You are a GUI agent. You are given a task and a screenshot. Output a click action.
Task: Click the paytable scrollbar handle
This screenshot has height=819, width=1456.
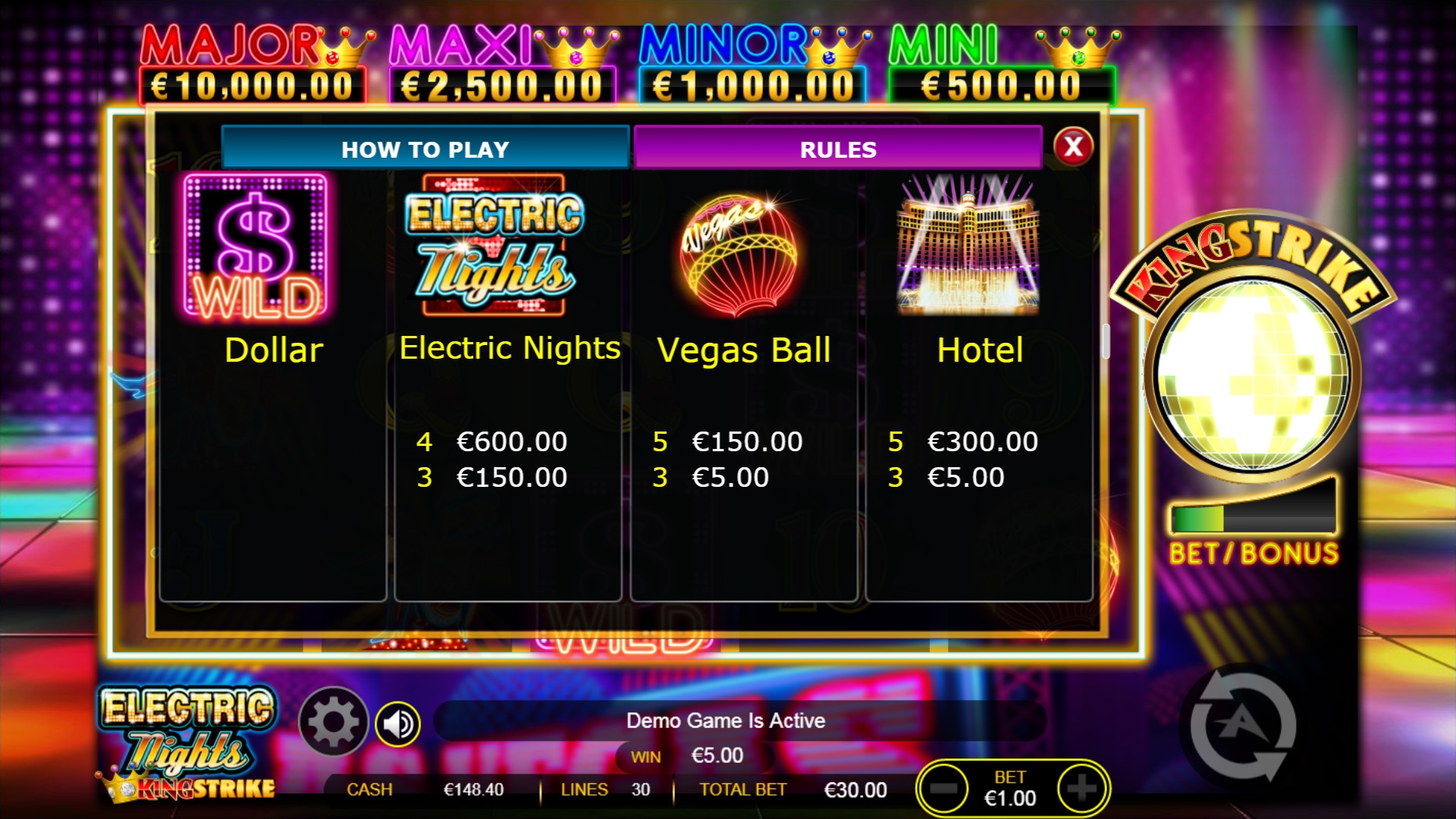coord(1106,342)
